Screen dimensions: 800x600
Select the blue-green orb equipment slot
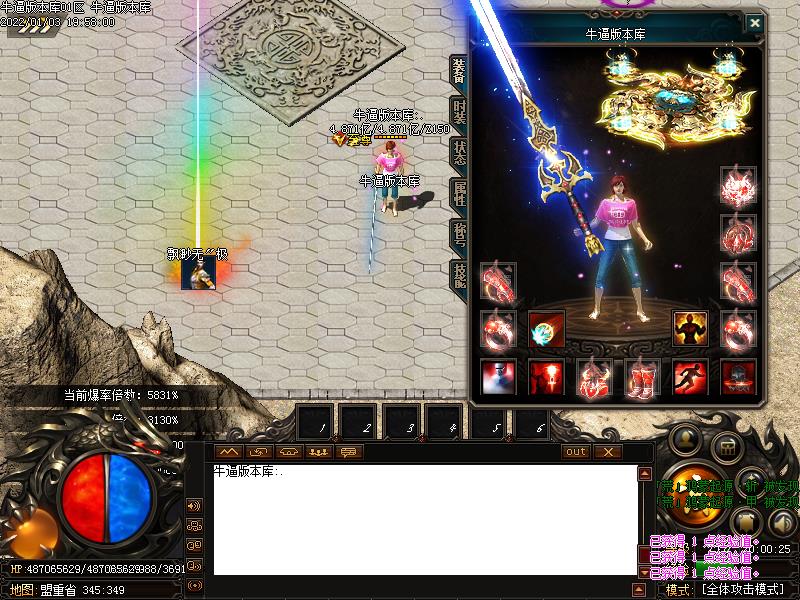point(547,328)
